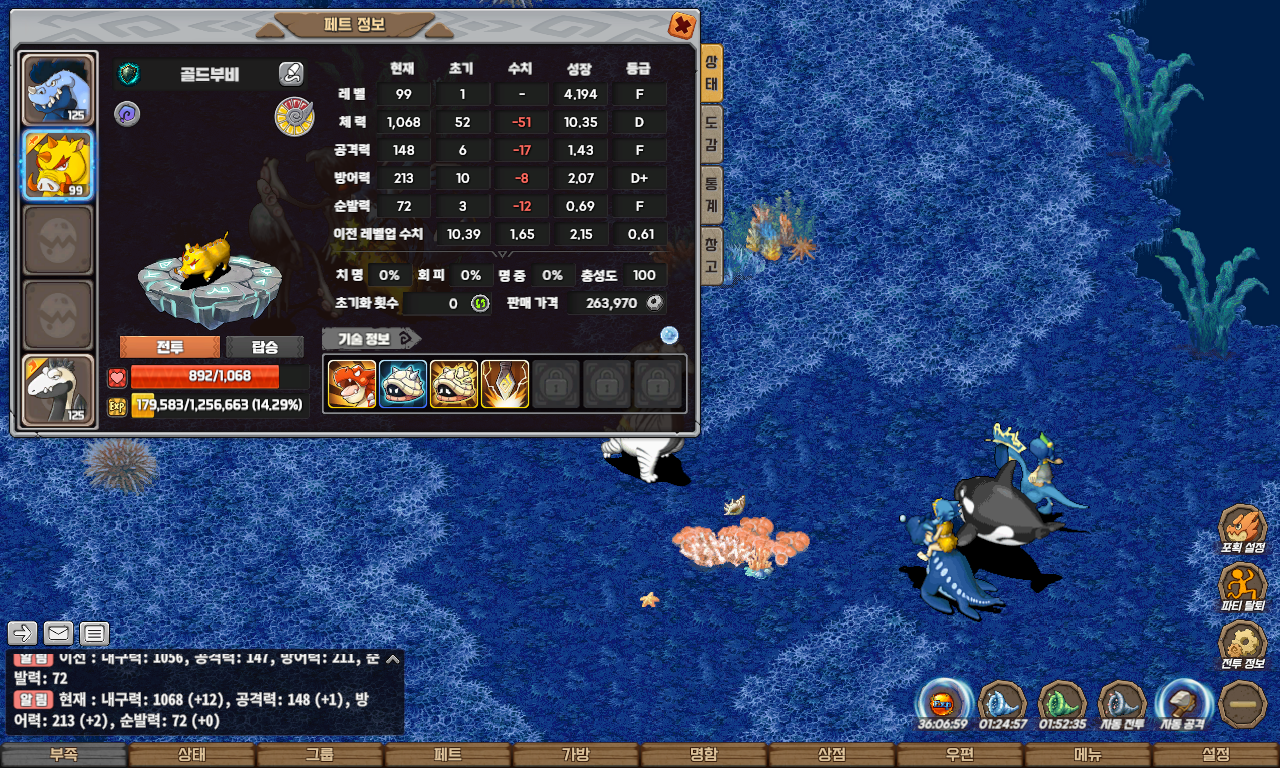Switch to the 도감 side tab

(711, 135)
